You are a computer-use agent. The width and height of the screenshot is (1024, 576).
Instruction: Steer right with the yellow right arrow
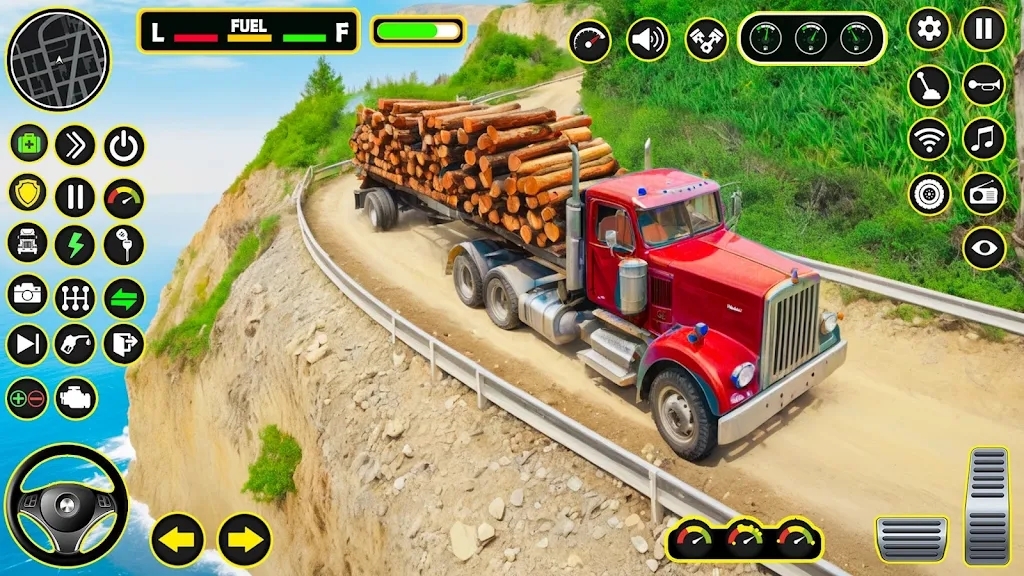[x=244, y=540]
